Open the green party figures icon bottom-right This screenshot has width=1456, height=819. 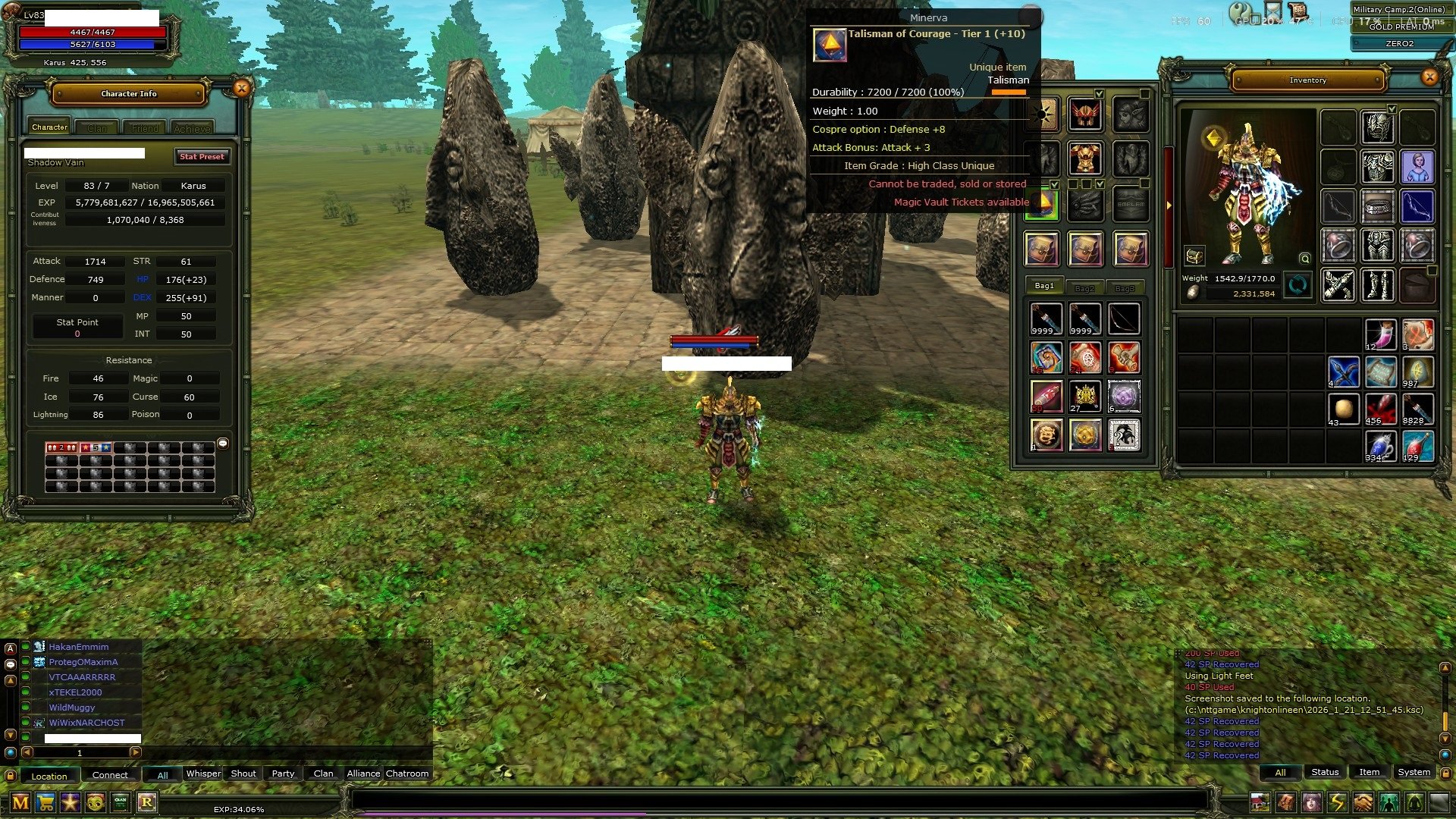1388,804
